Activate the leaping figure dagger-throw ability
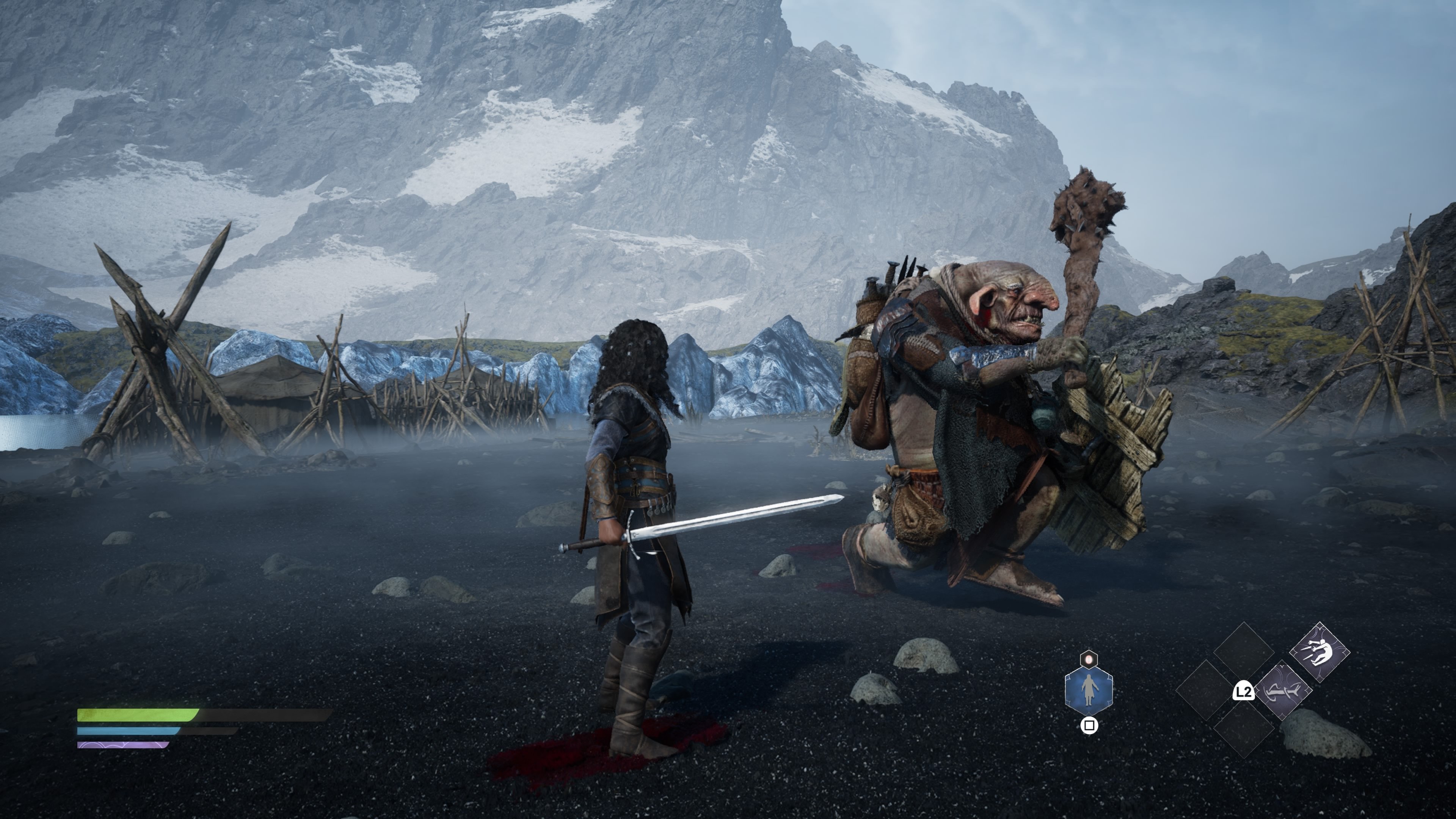 point(1319,652)
